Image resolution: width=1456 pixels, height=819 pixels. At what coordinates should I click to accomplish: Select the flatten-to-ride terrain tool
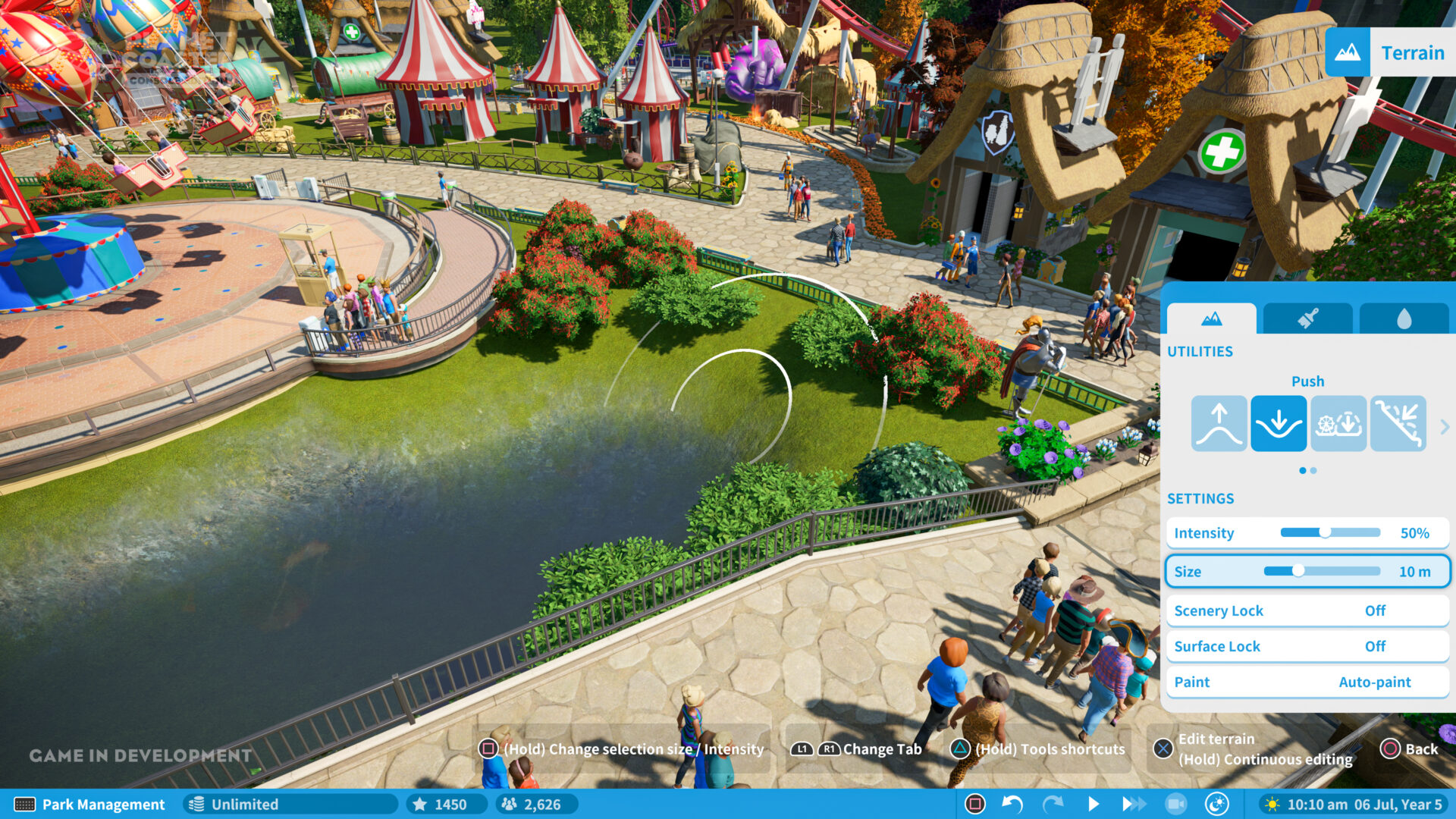pyautogui.click(x=1338, y=423)
